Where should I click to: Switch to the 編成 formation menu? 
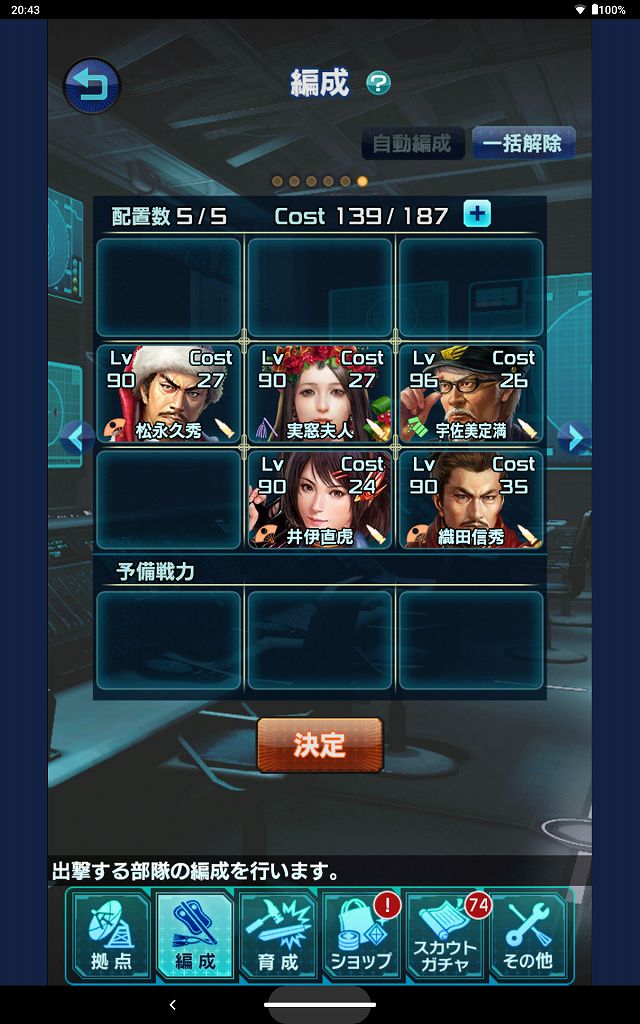tap(195, 935)
